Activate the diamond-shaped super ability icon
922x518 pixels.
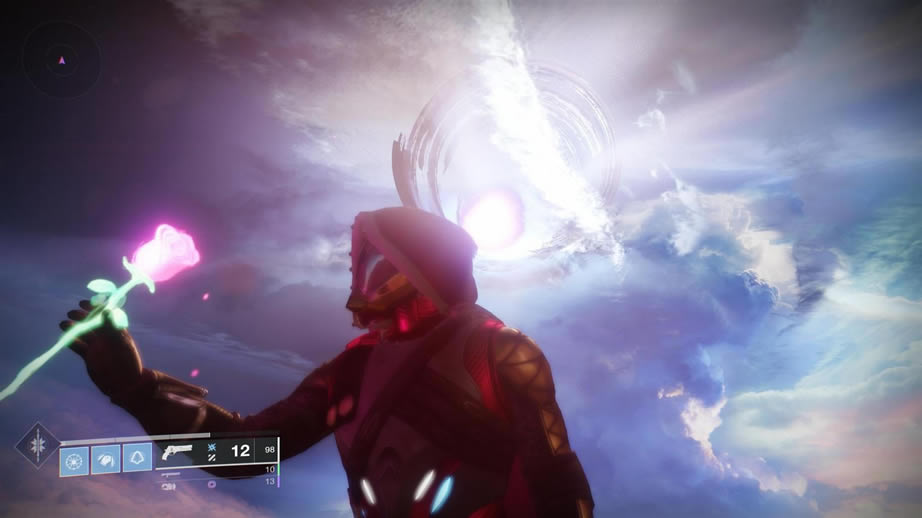pos(37,445)
